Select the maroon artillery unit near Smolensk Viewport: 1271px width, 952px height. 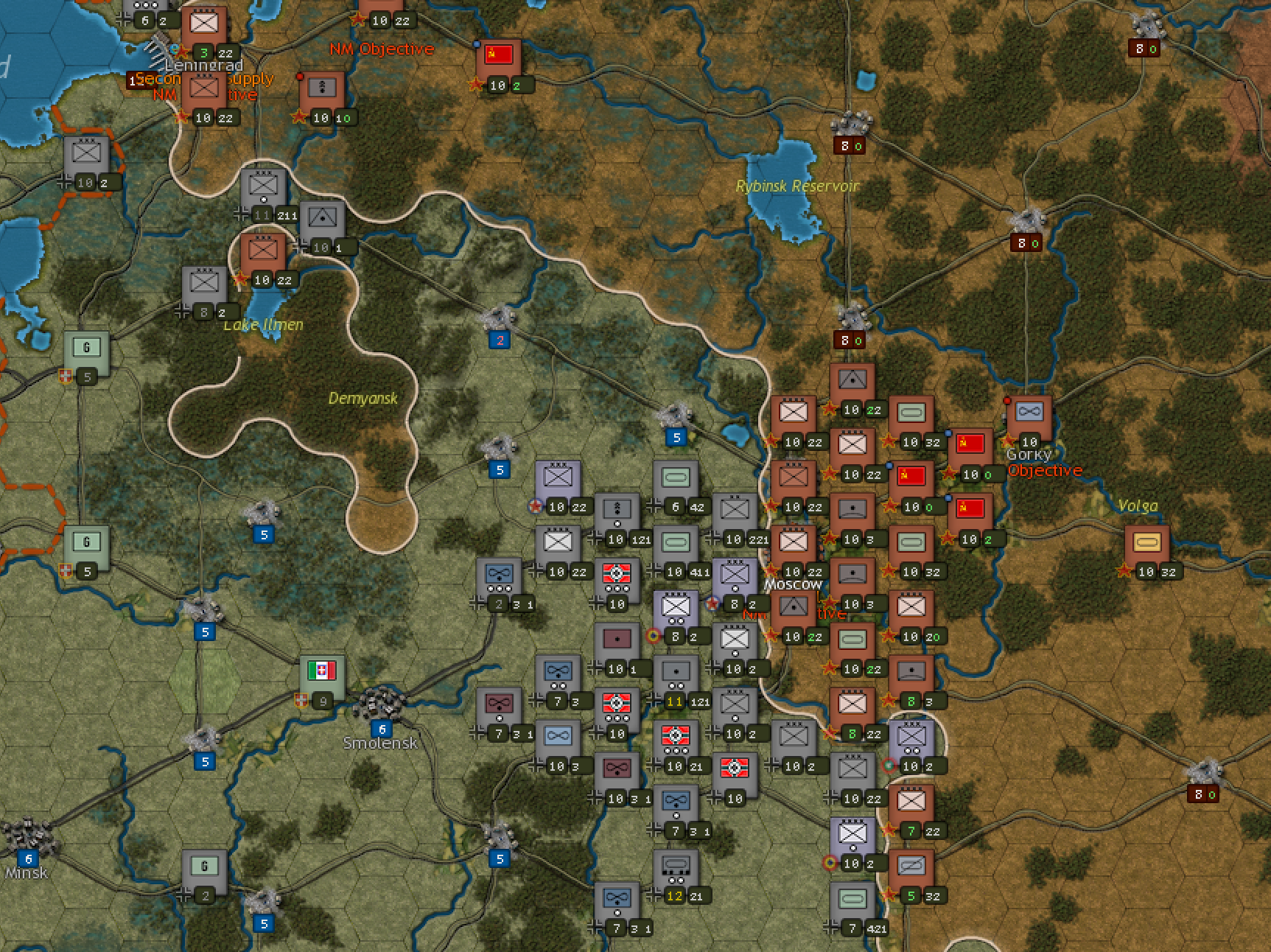point(617,637)
